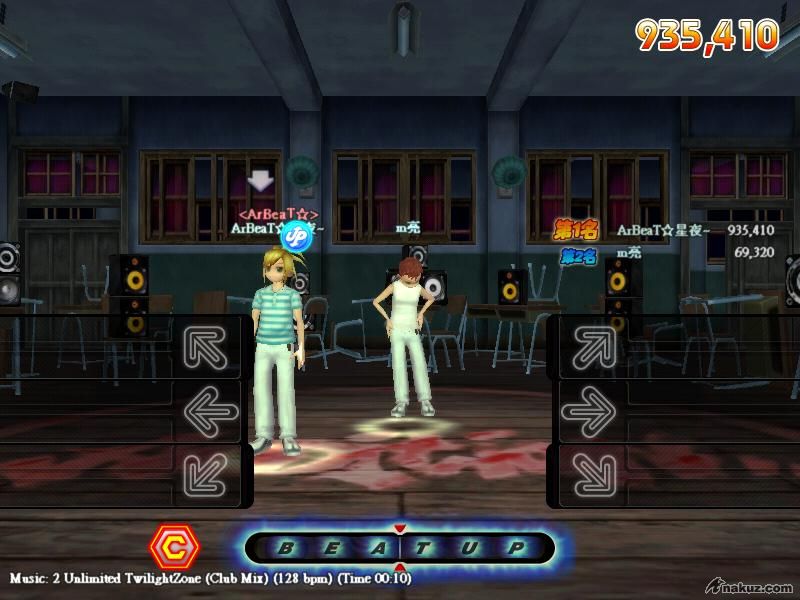This screenshot has height=600, width=800.
Task: Hit the right arrow pad
Action: point(594,410)
